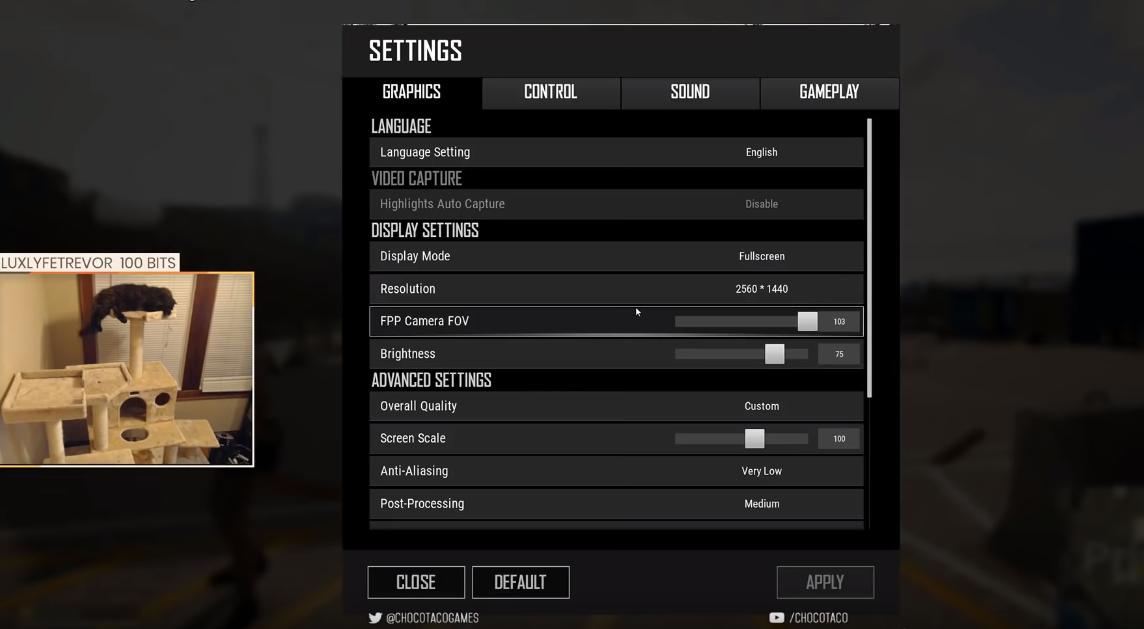Change the Language Setting from English
The width and height of the screenshot is (1144, 629).
(x=761, y=152)
